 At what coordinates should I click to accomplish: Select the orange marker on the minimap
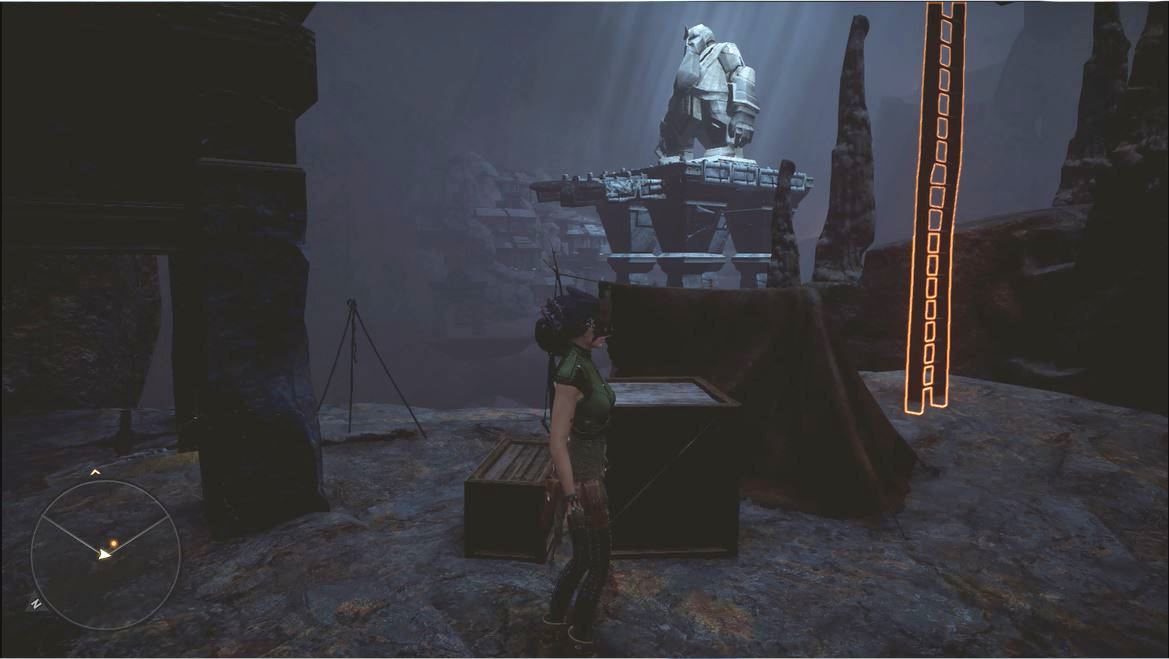pyautogui.click(x=114, y=543)
